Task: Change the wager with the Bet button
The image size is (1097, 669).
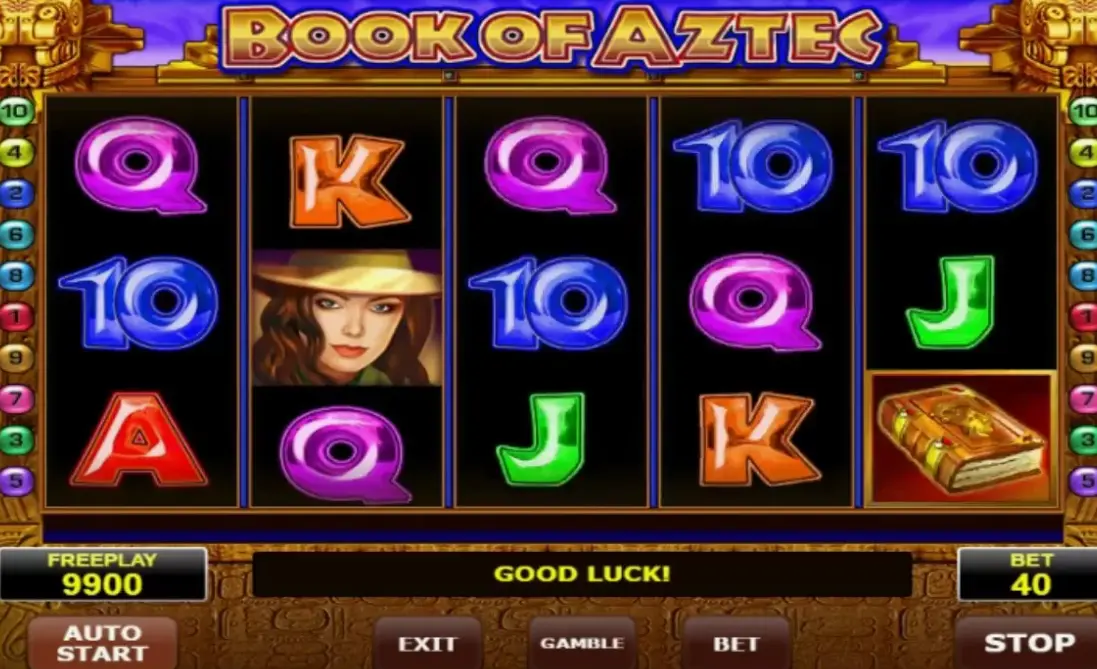Action: click(736, 644)
